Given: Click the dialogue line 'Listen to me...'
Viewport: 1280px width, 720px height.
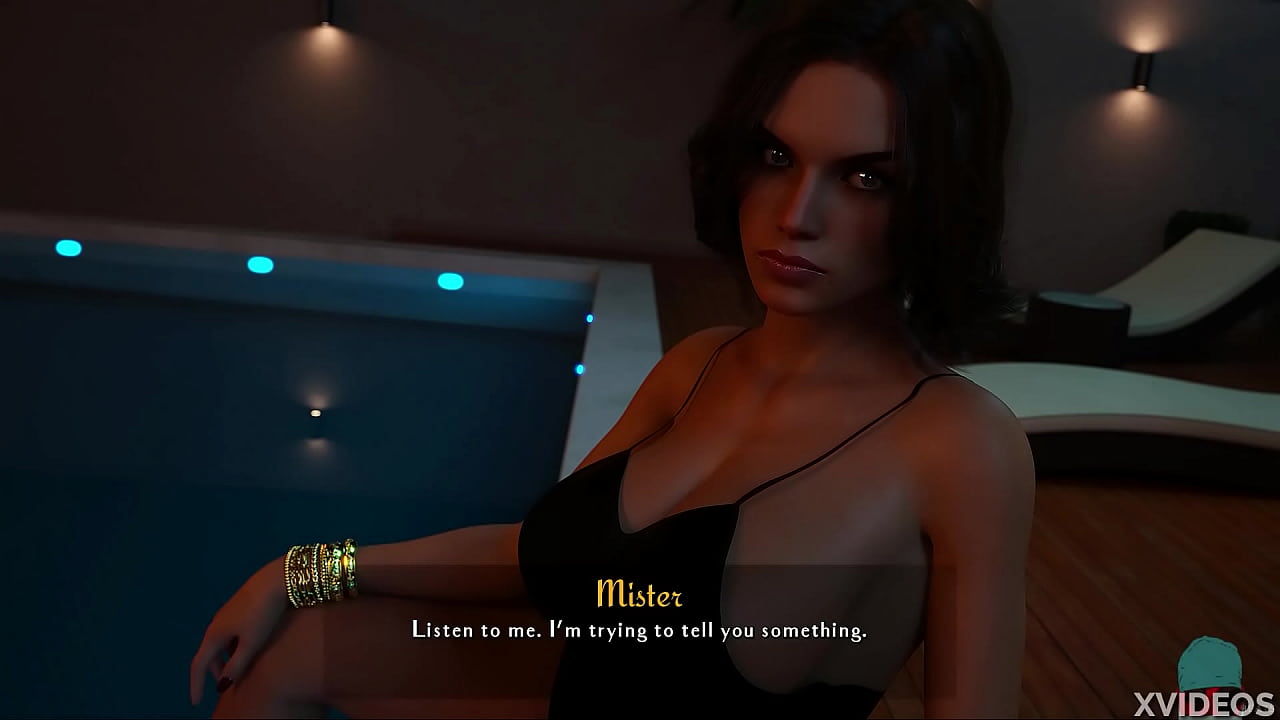Looking at the screenshot, I should click(x=640, y=630).
